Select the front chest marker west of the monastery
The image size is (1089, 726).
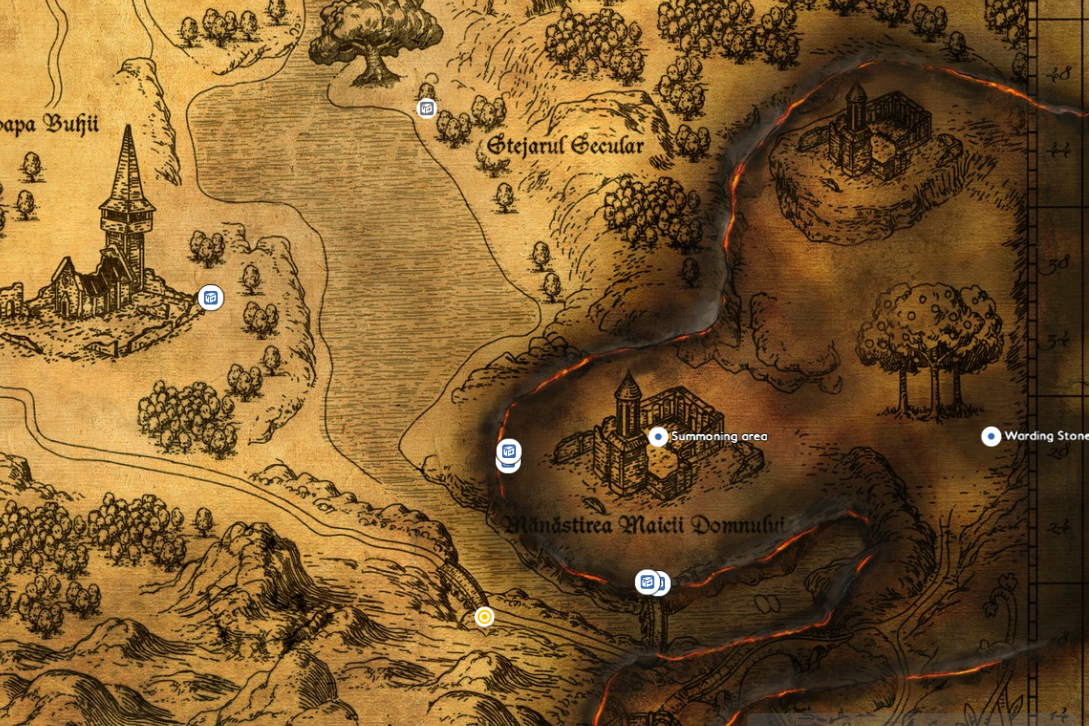coord(509,451)
